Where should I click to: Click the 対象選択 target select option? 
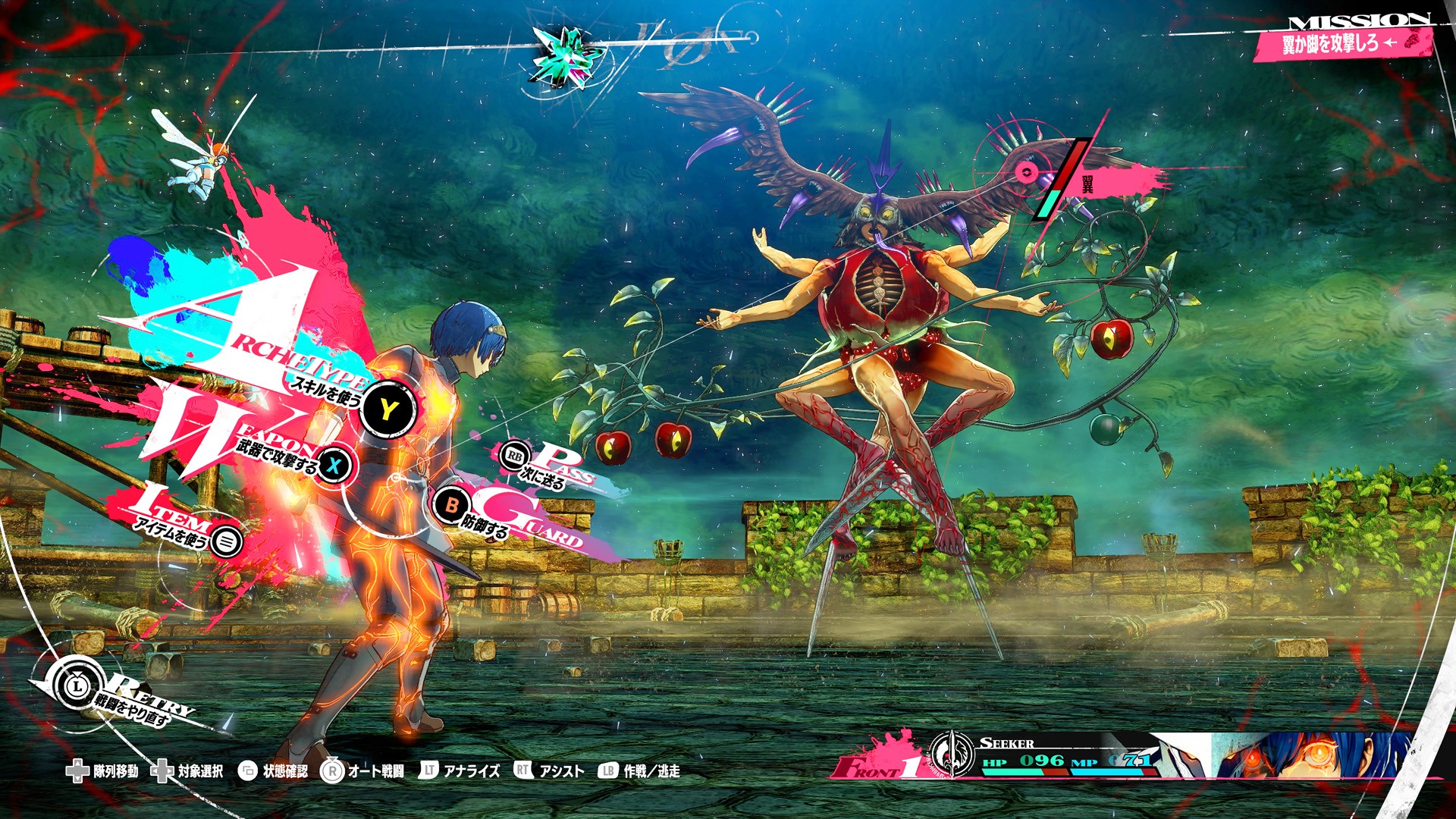click(x=189, y=771)
